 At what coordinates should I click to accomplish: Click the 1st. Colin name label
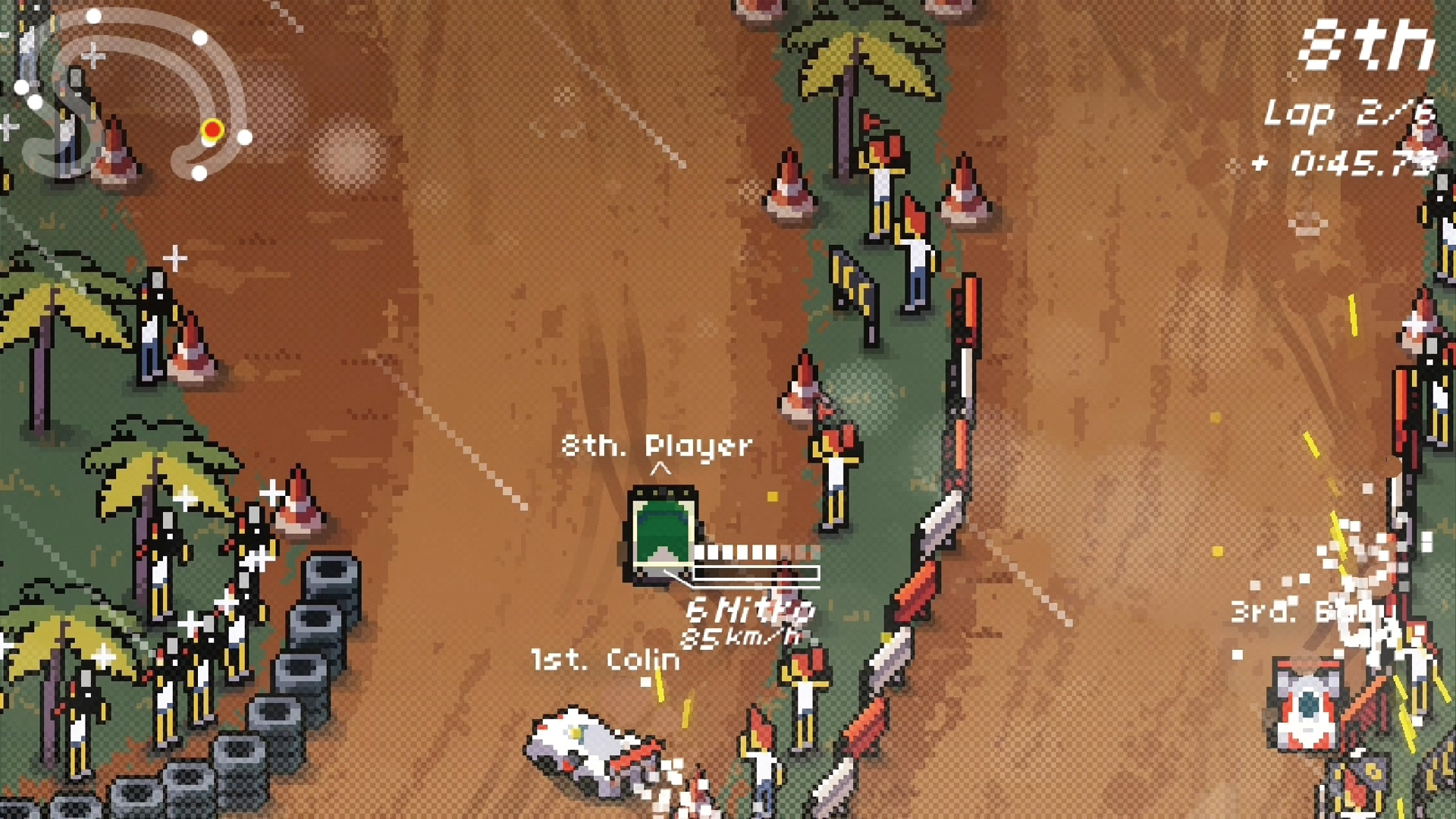pos(604,660)
